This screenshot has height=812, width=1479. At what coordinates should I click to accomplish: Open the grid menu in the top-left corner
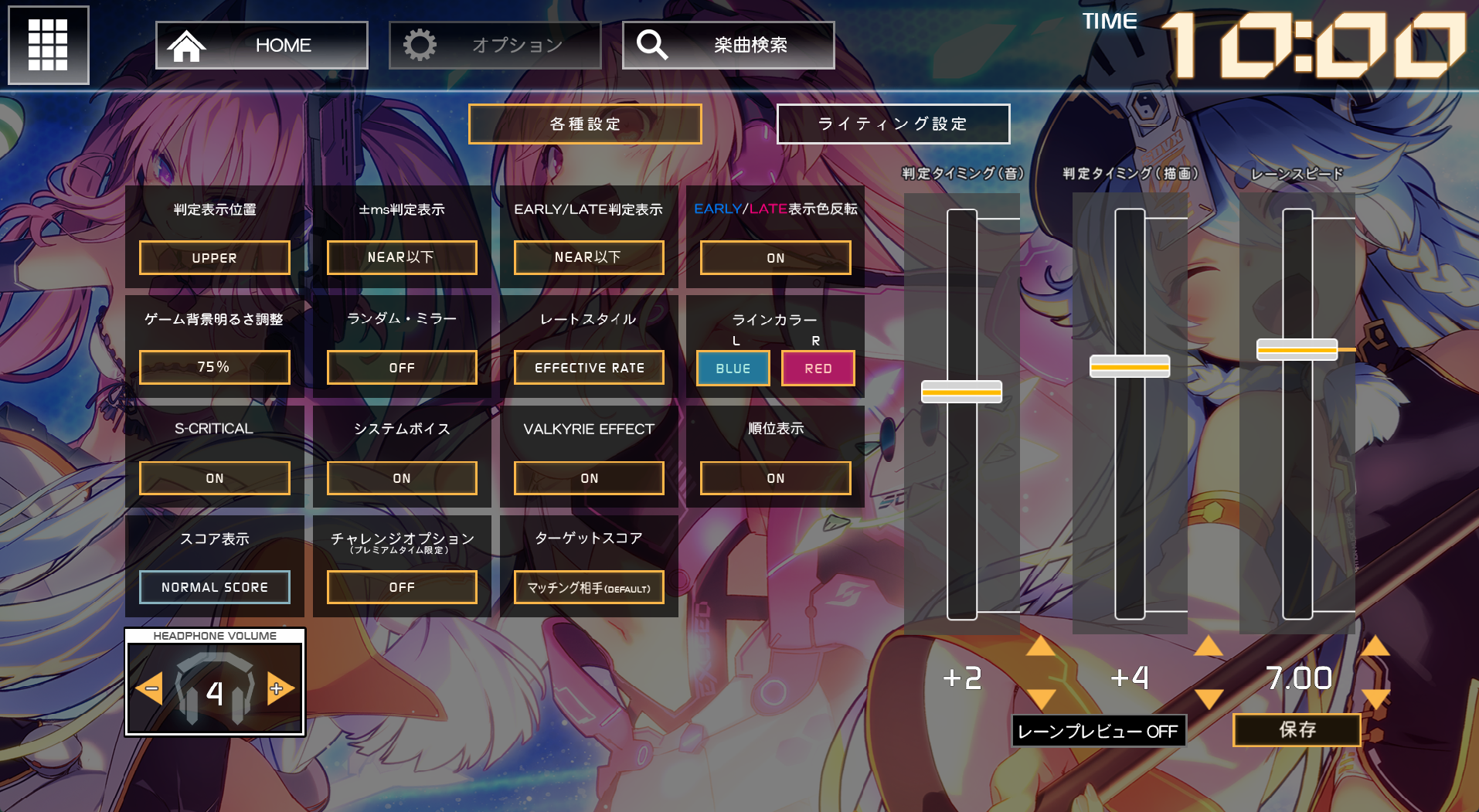(x=48, y=45)
